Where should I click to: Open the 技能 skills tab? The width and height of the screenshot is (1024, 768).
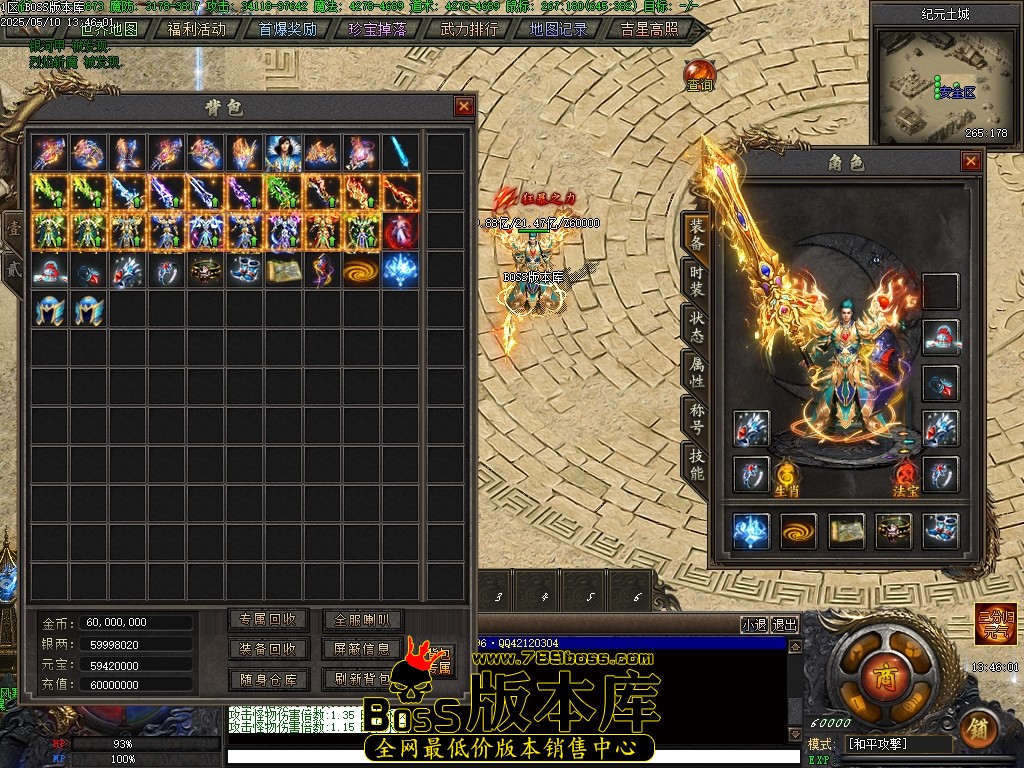click(x=695, y=463)
